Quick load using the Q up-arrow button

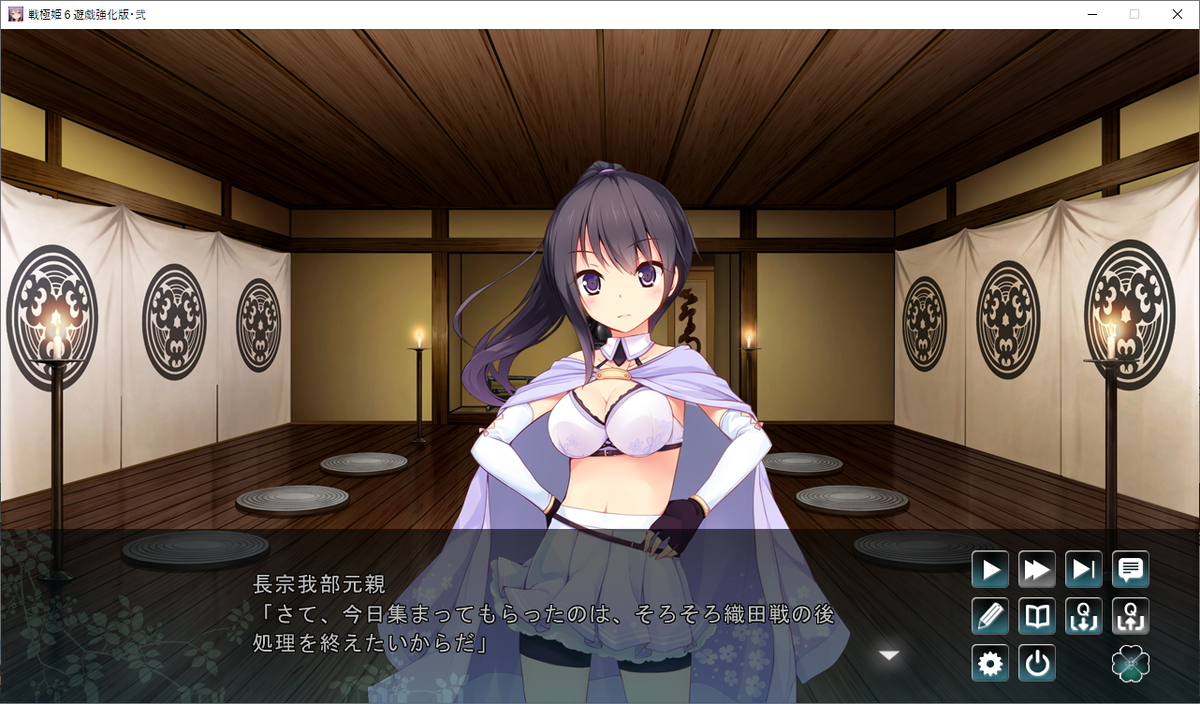click(x=1131, y=616)
